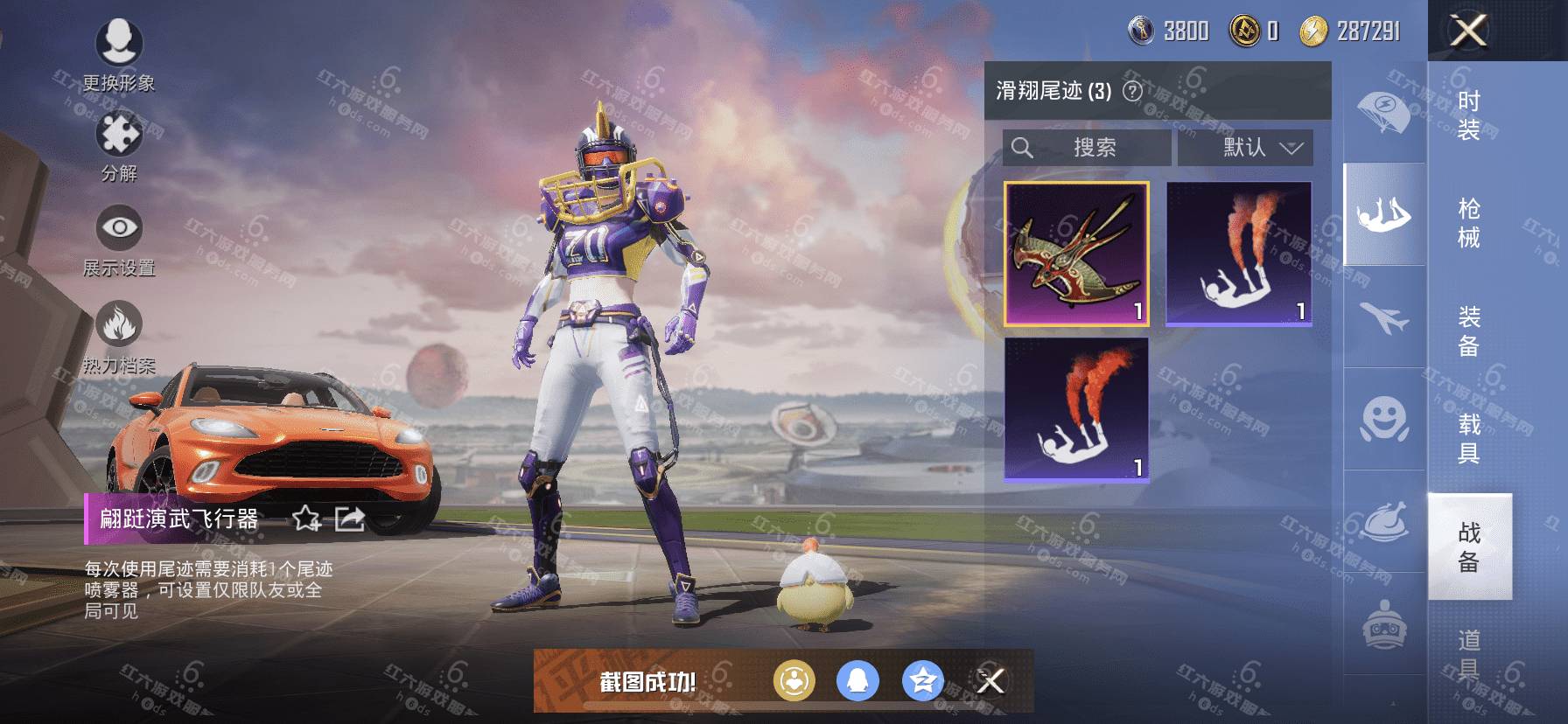Open the 分解 dismantle option
The image size is (1568, 724).
point(119,146)
